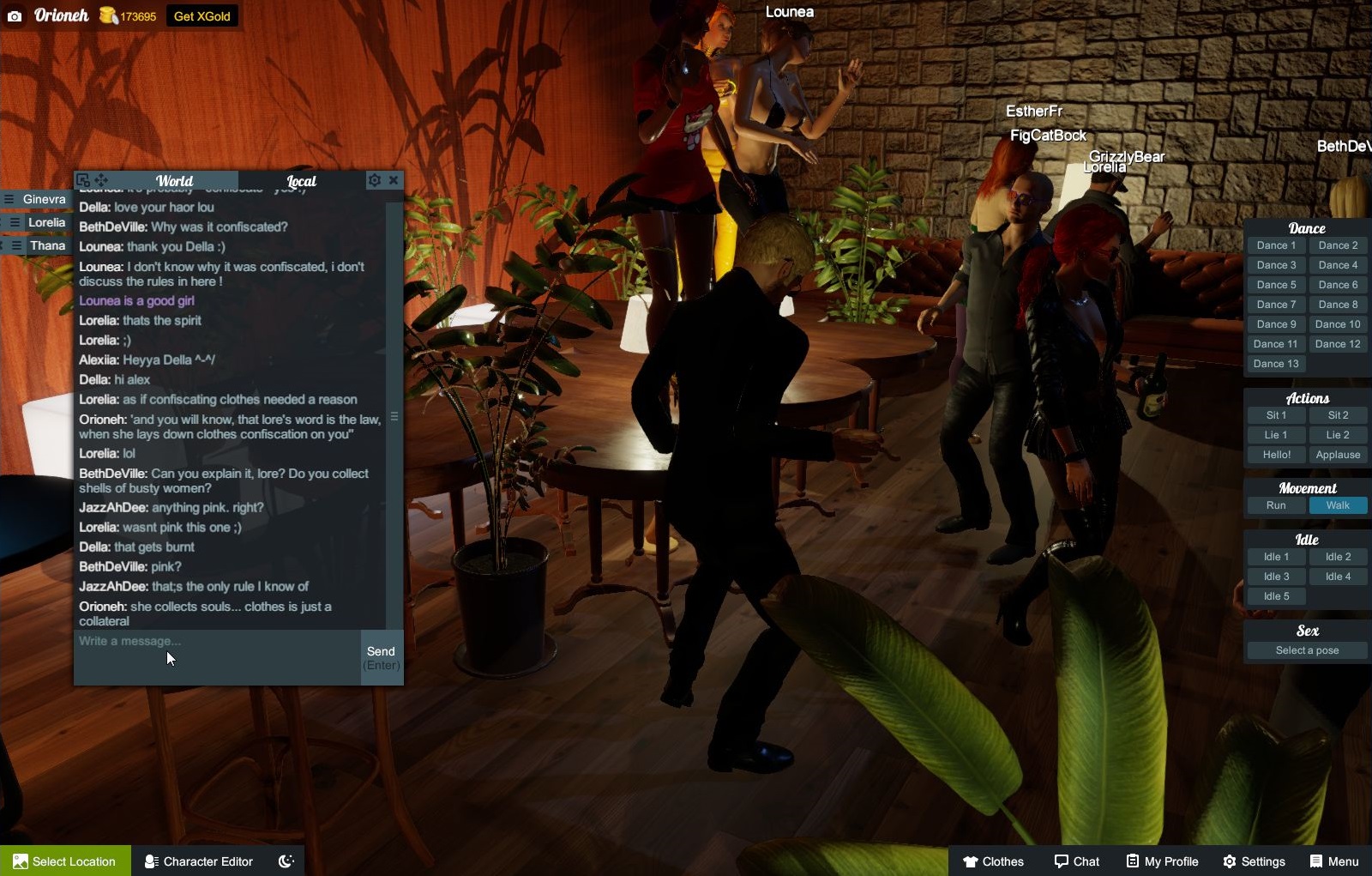Switch to the Local chat tab

[301, 181]
